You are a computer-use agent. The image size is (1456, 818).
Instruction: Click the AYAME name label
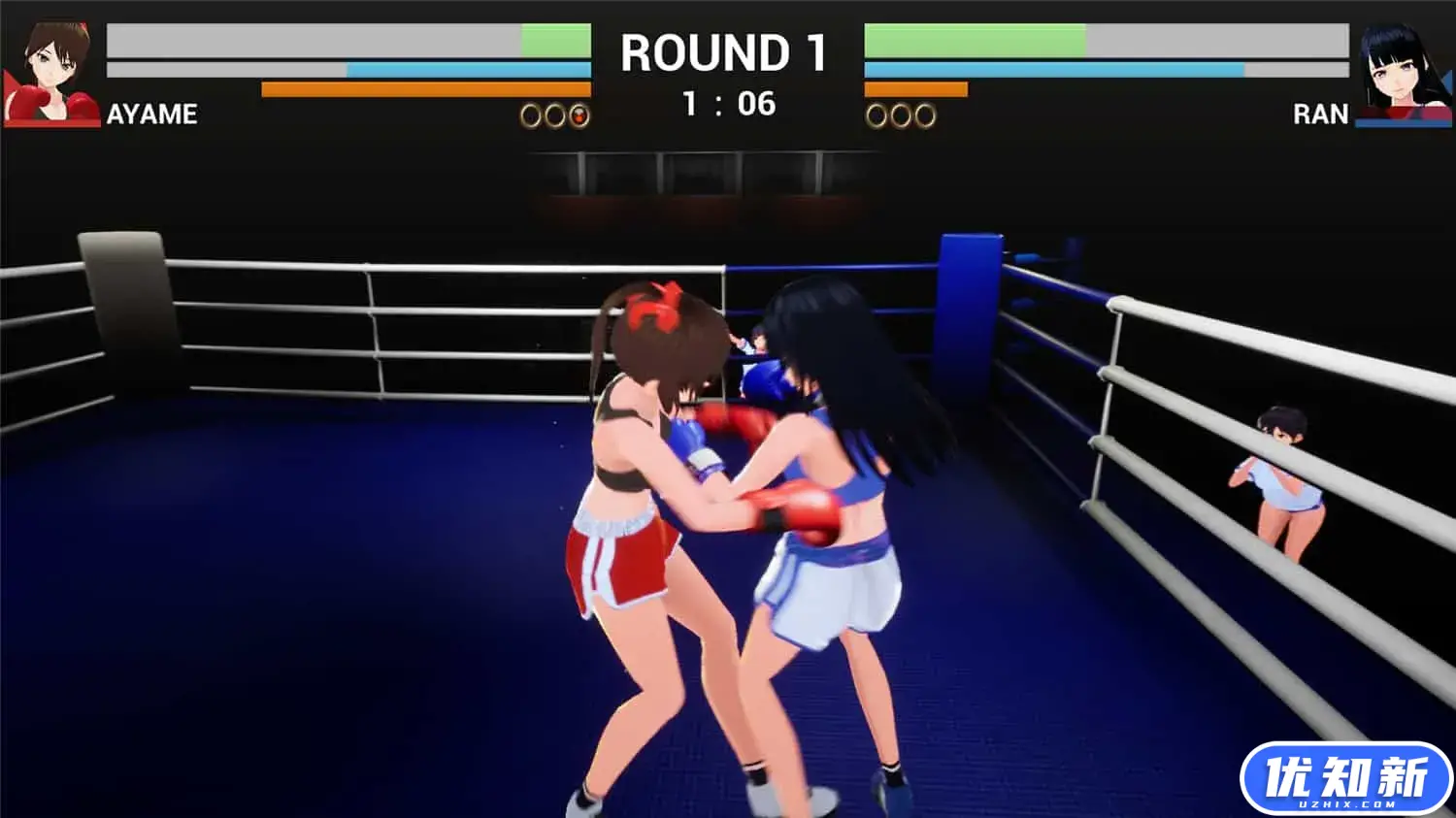[152, 115]
